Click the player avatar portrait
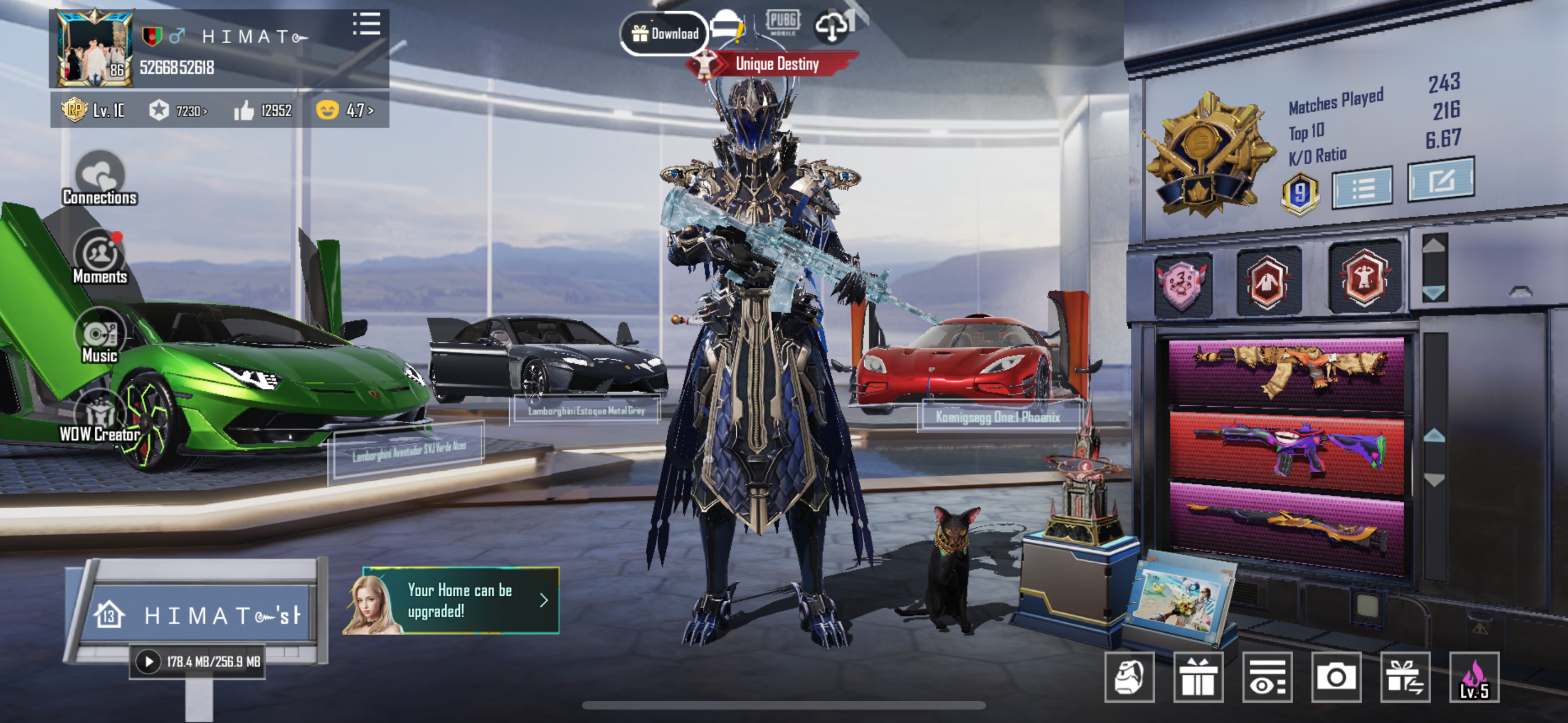 (x=94, y=49)
